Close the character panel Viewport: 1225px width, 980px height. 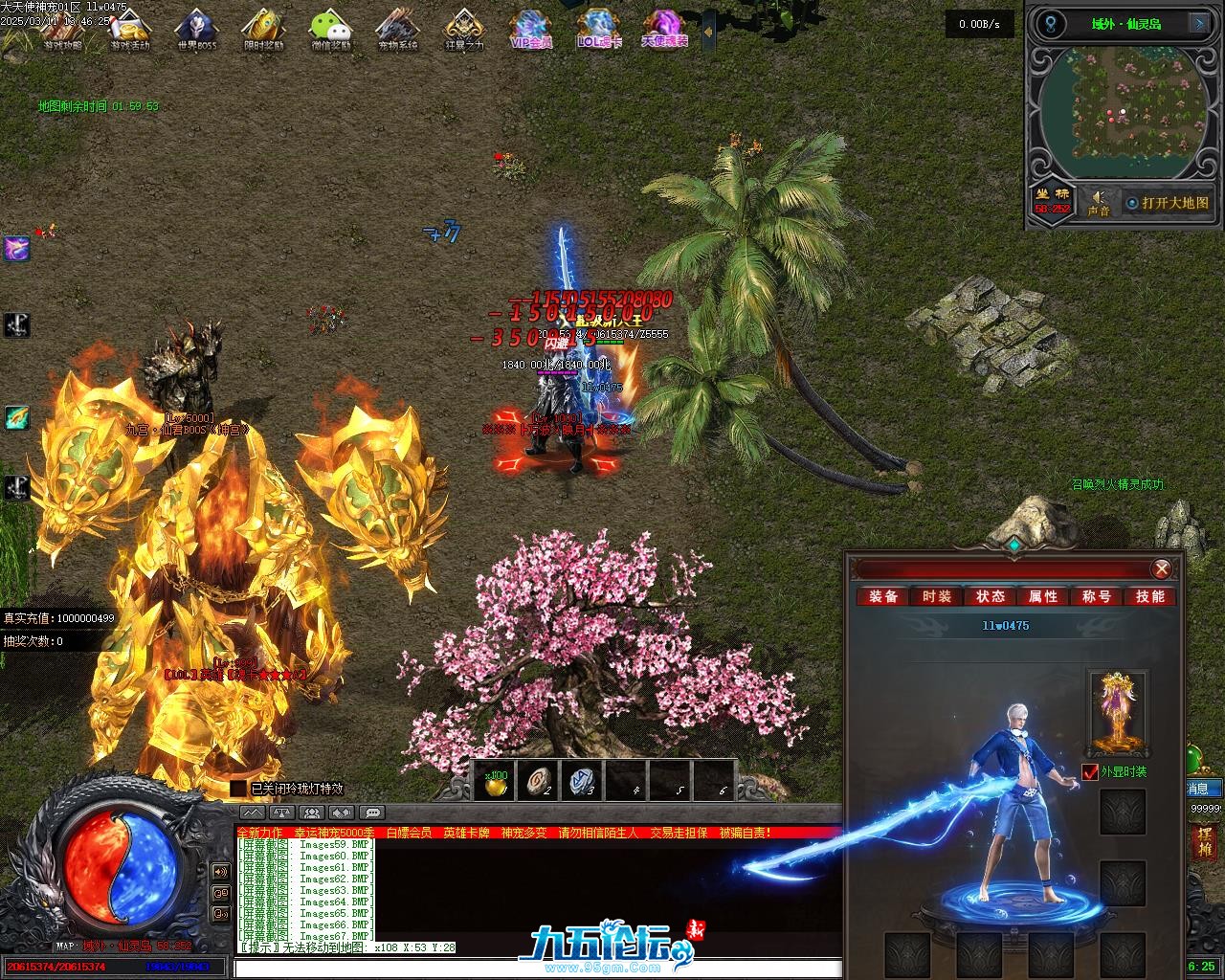pos(1162,569)
